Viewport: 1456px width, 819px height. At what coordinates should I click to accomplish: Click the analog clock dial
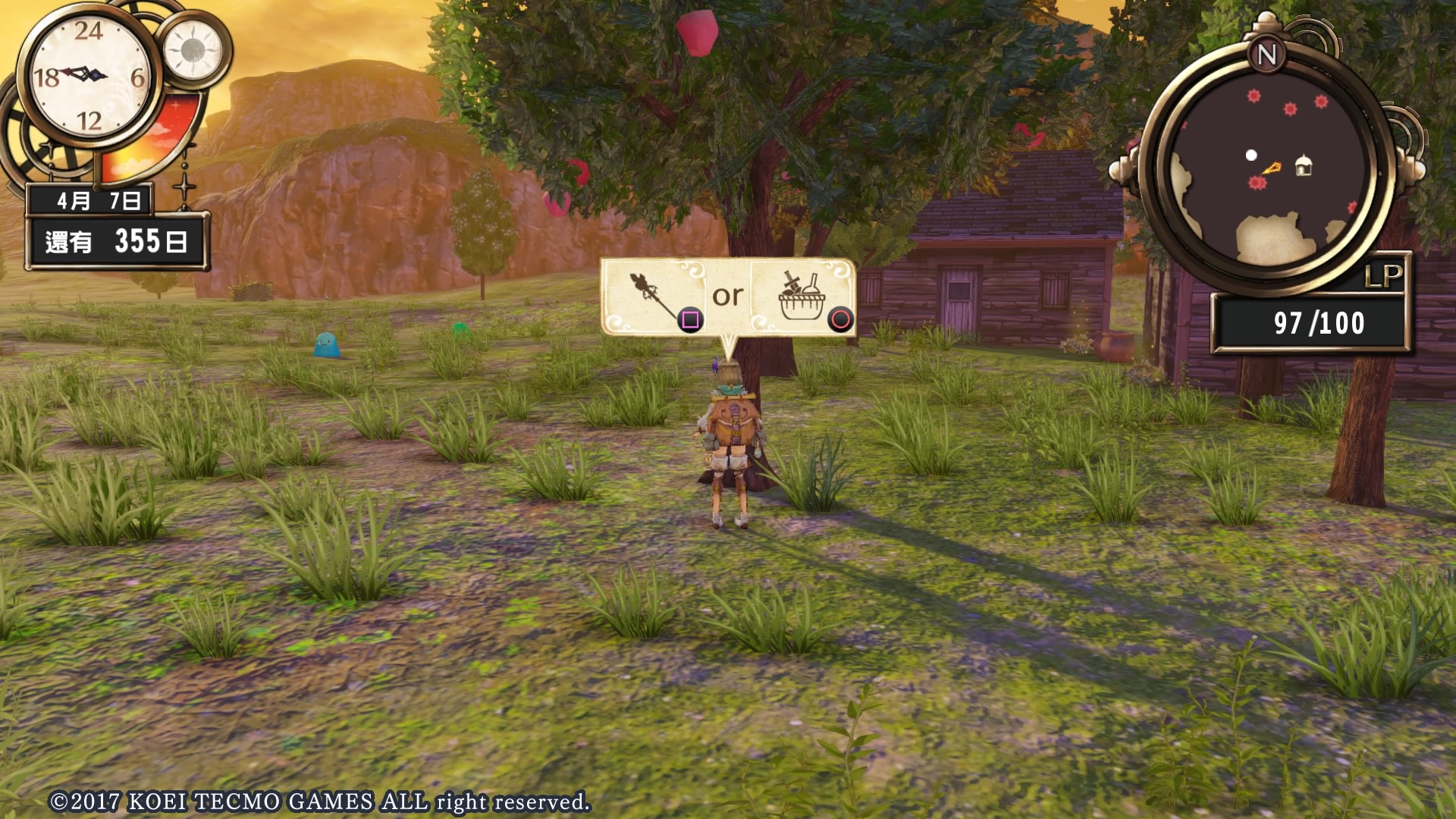click(89, 76)
